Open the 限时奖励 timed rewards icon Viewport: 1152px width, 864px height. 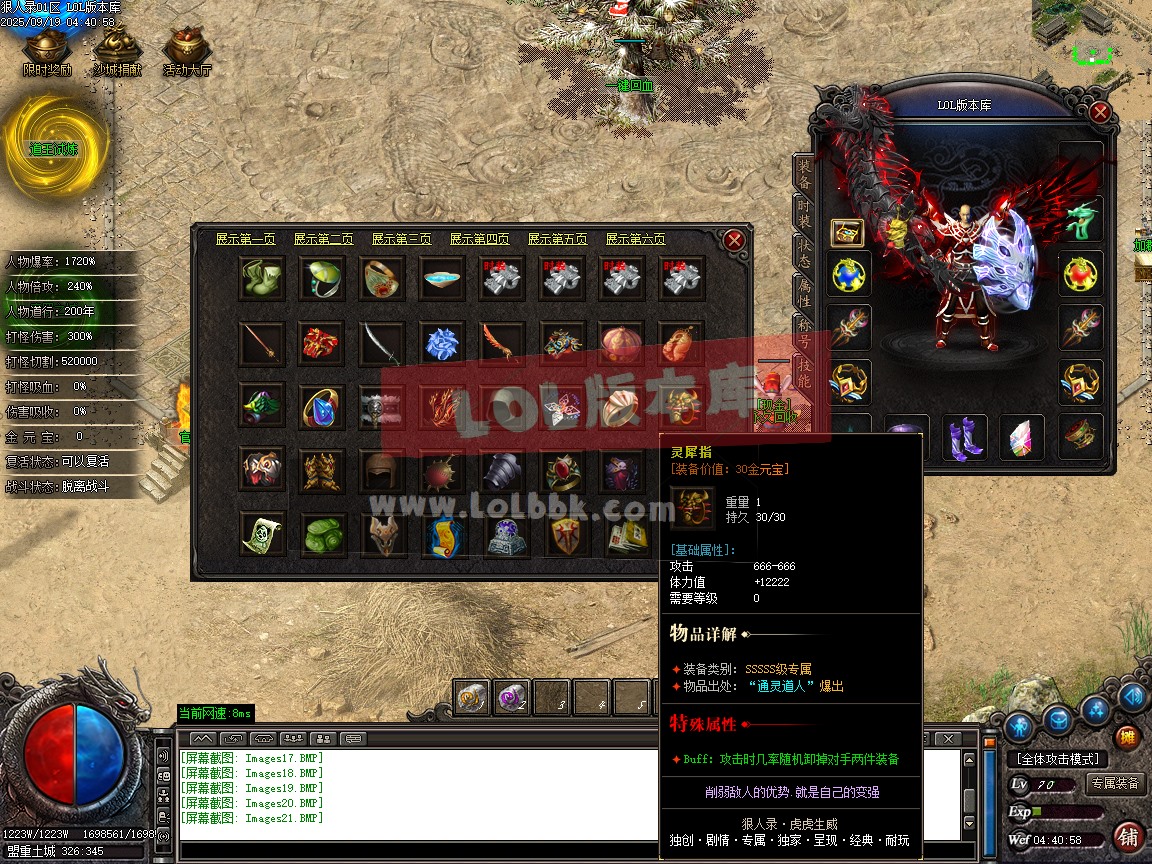click(x=47, y=50)
